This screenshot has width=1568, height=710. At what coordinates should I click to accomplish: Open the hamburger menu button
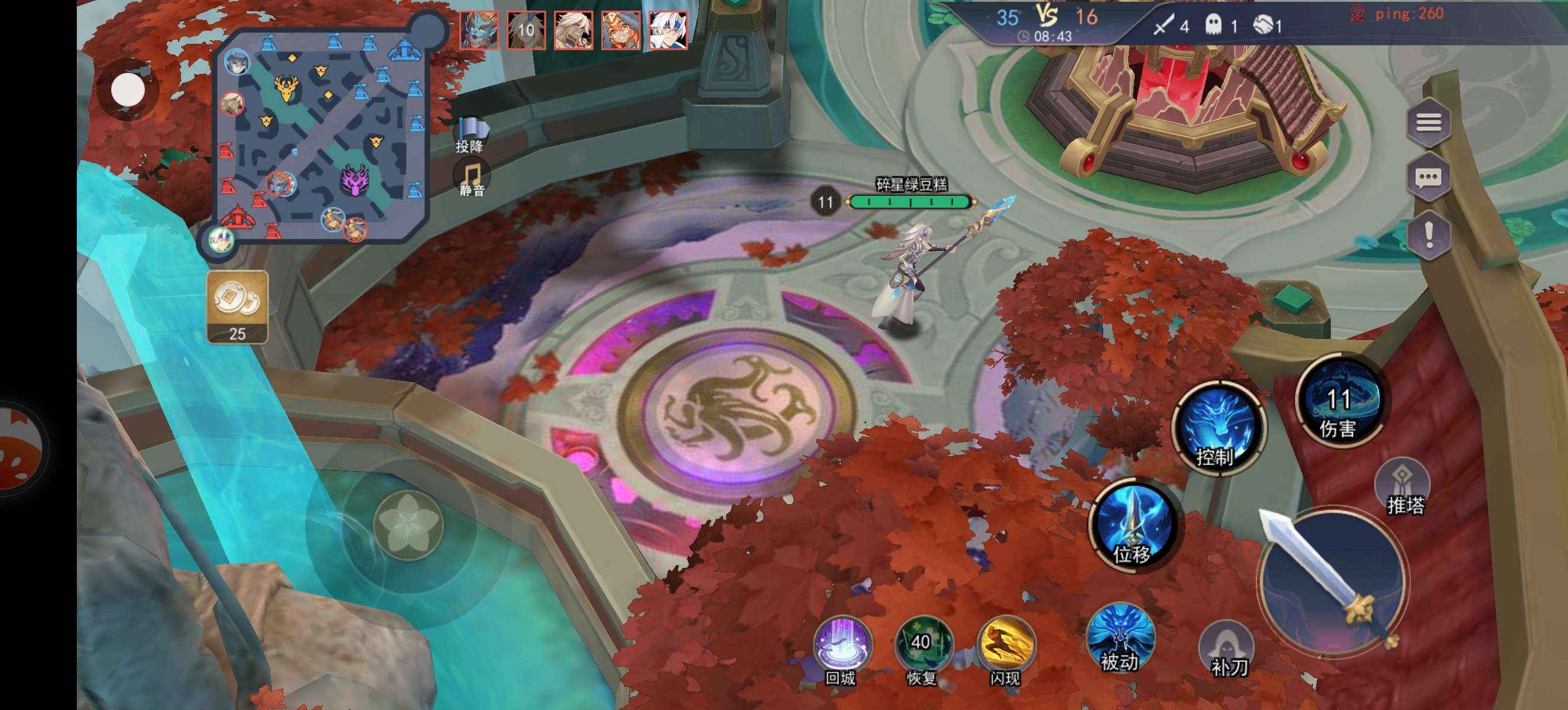coord(1428,123)
